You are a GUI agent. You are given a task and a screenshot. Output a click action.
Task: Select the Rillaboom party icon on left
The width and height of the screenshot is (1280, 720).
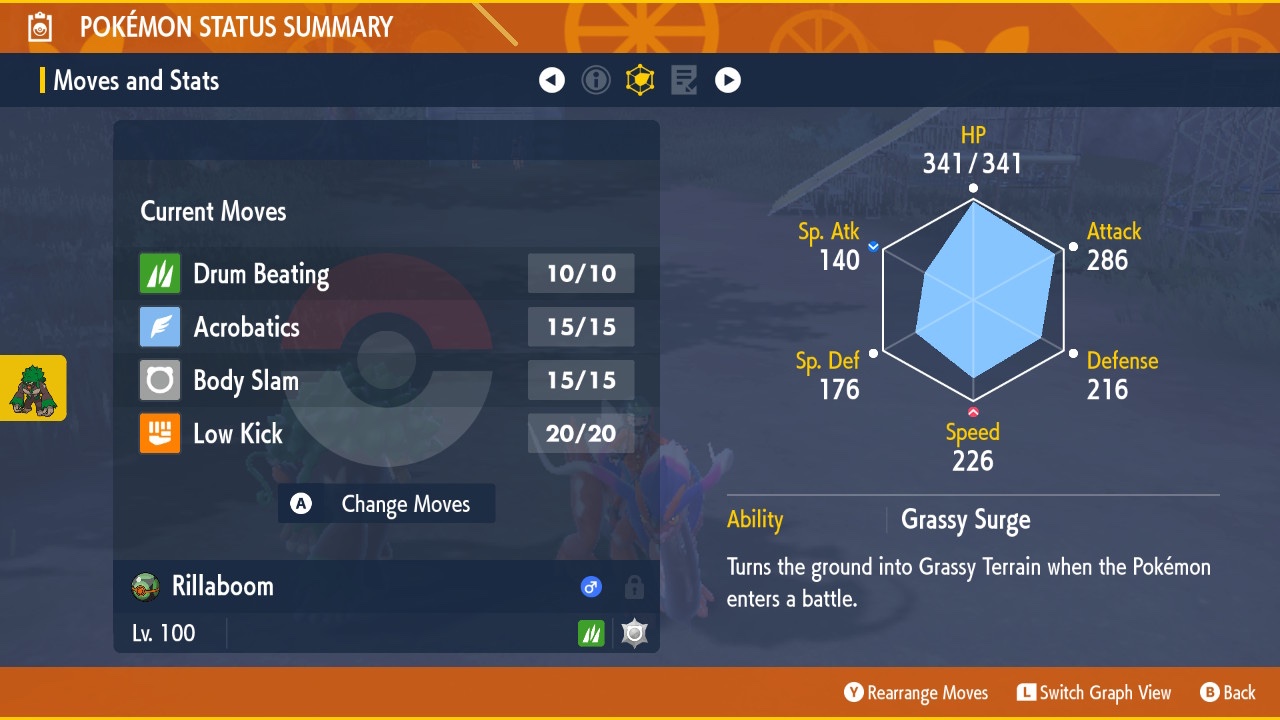(x=33, y=388)
